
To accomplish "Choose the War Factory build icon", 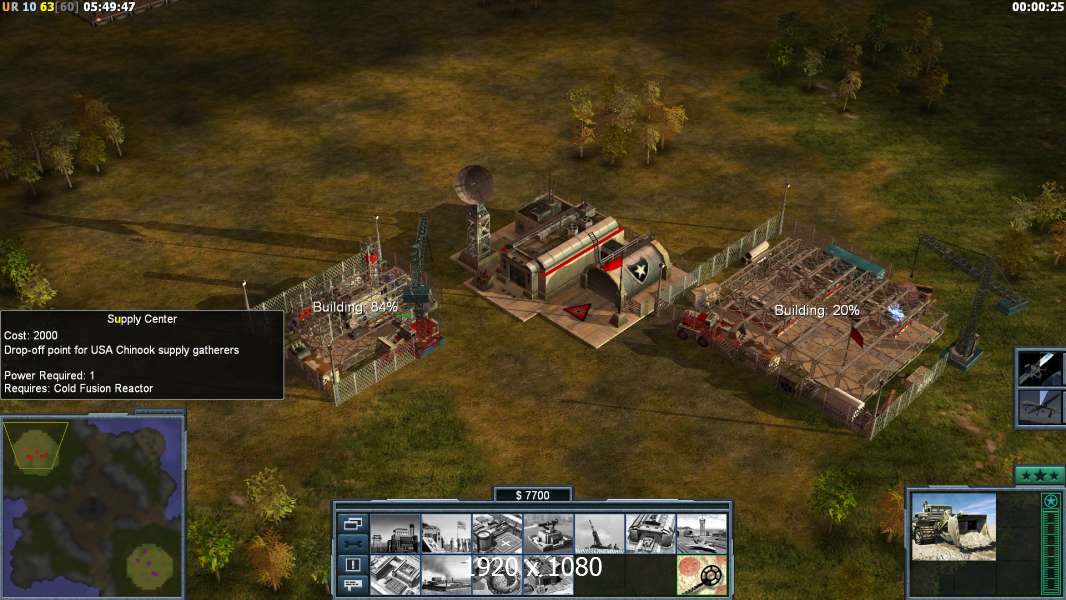I will pyautogui.click(x=651, y=533).
